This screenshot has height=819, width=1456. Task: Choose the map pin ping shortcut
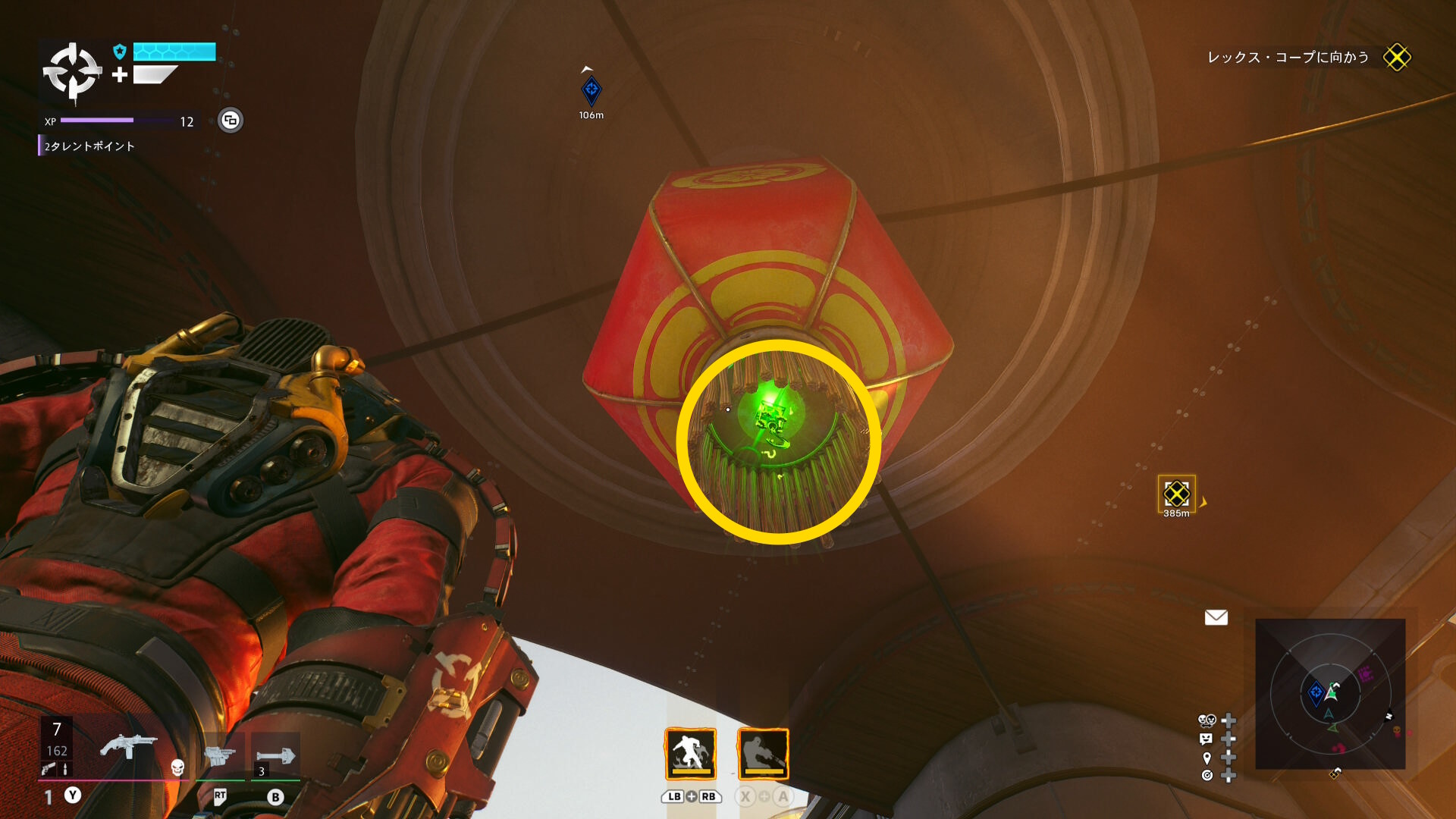[1207, 758]
